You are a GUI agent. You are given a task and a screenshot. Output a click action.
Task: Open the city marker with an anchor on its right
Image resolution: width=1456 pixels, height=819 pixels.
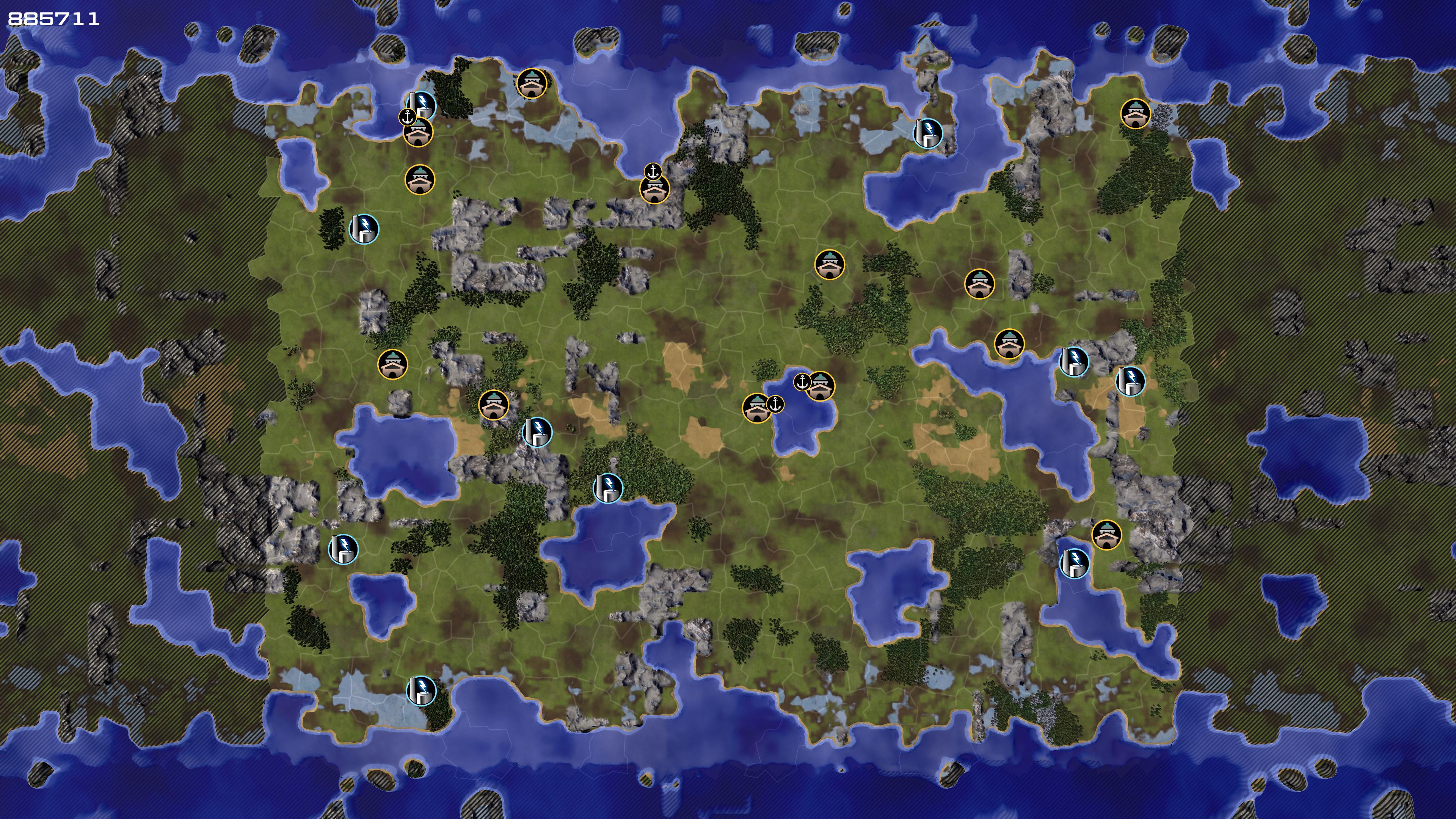[x=756, y=408]
